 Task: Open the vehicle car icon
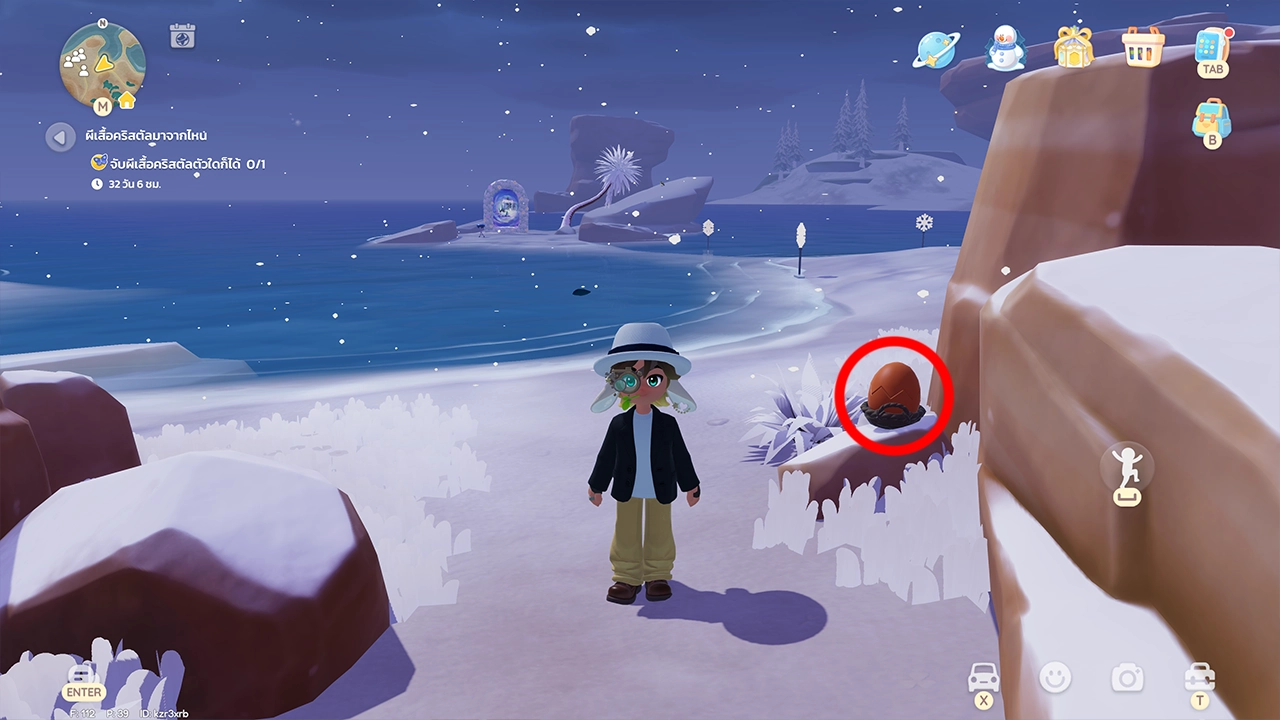pos(983,678)
